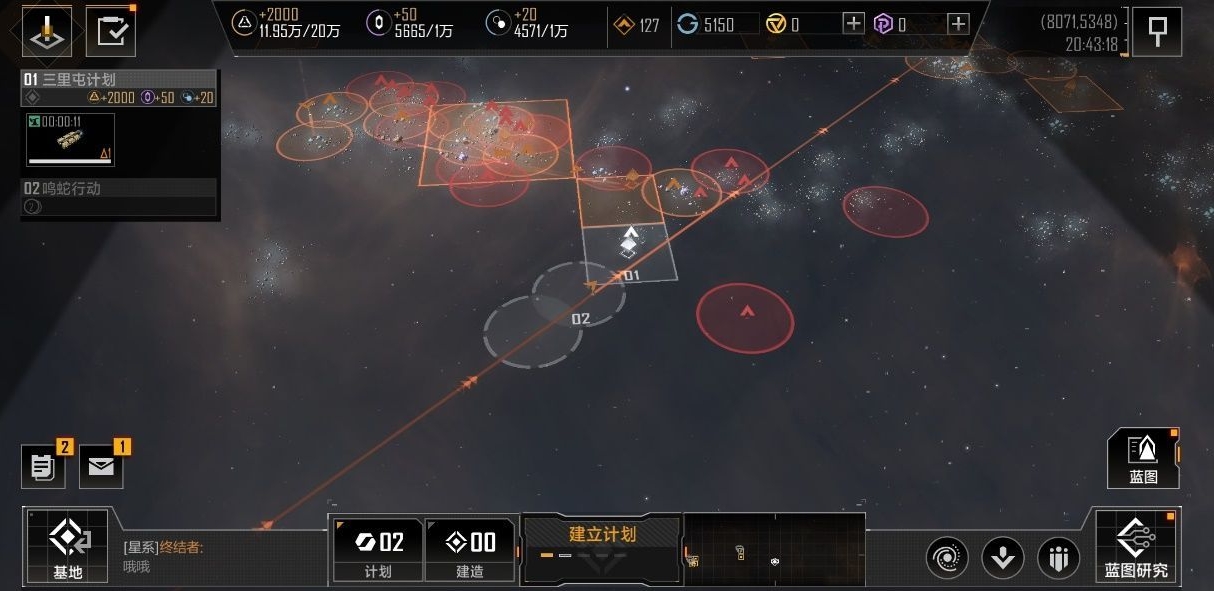Open the 建造 construction queue button
This screenshot has width=1214, height=591.
470,549
